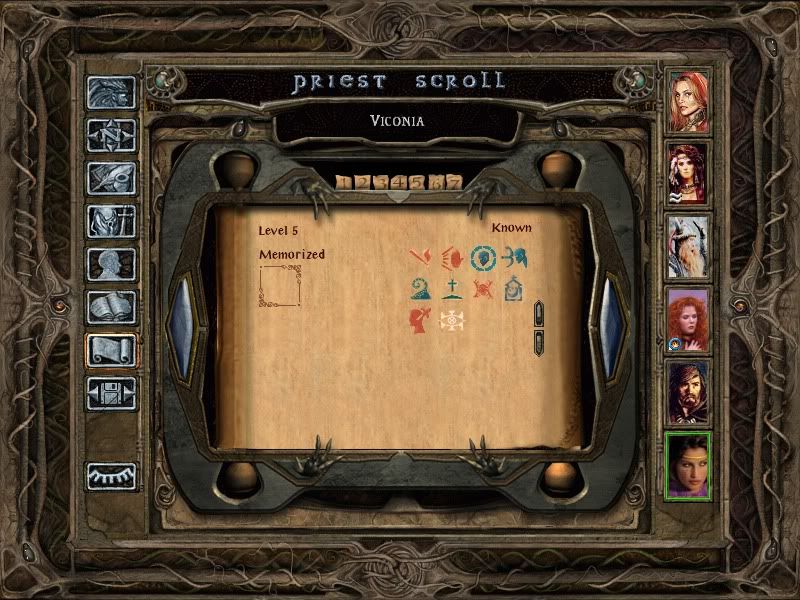Open the inventory screen from the sidebar
The width and height of the screenshot is (800, 600).
[x=112, y=221]
